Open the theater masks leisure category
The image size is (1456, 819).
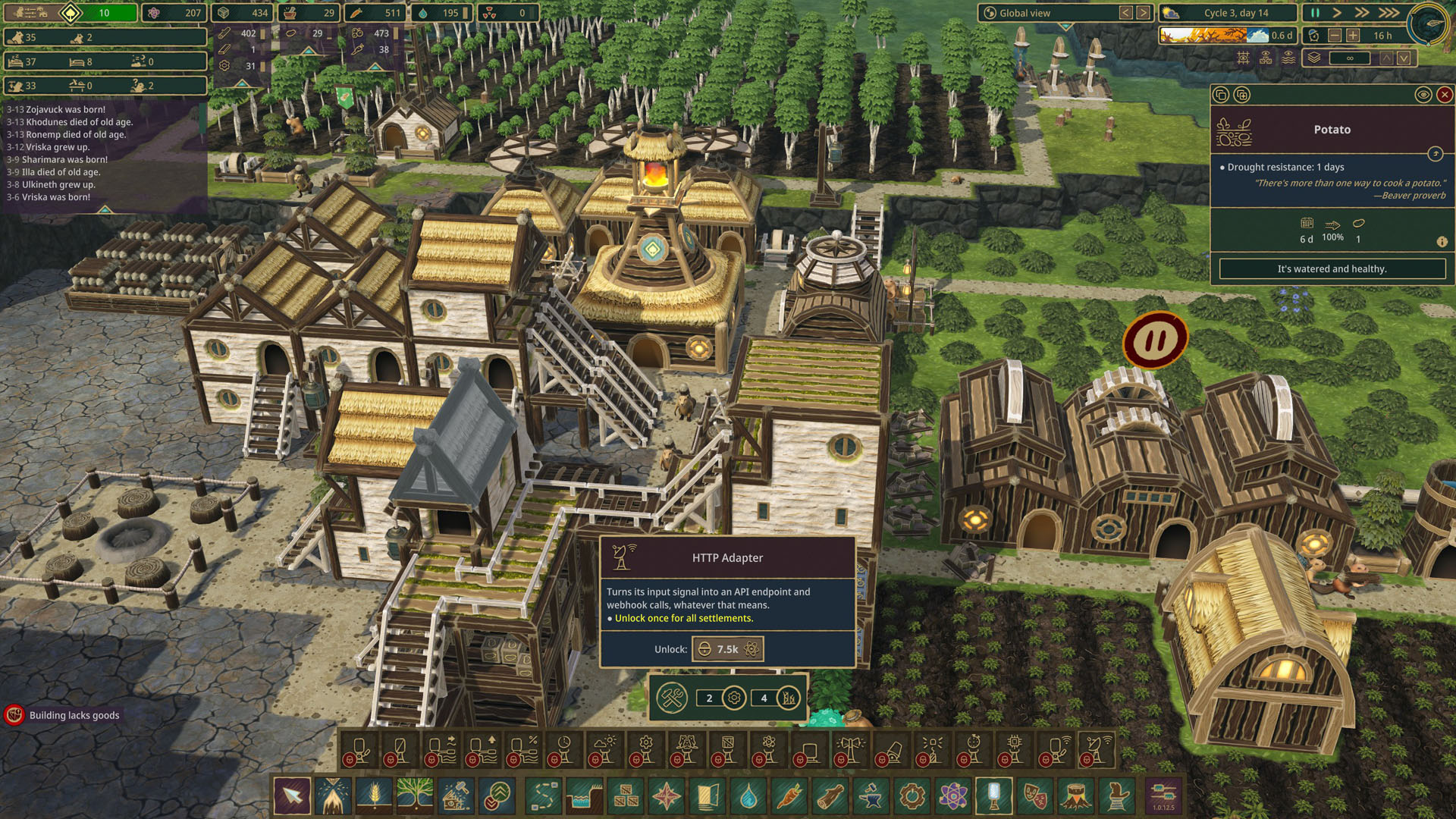1035,796
